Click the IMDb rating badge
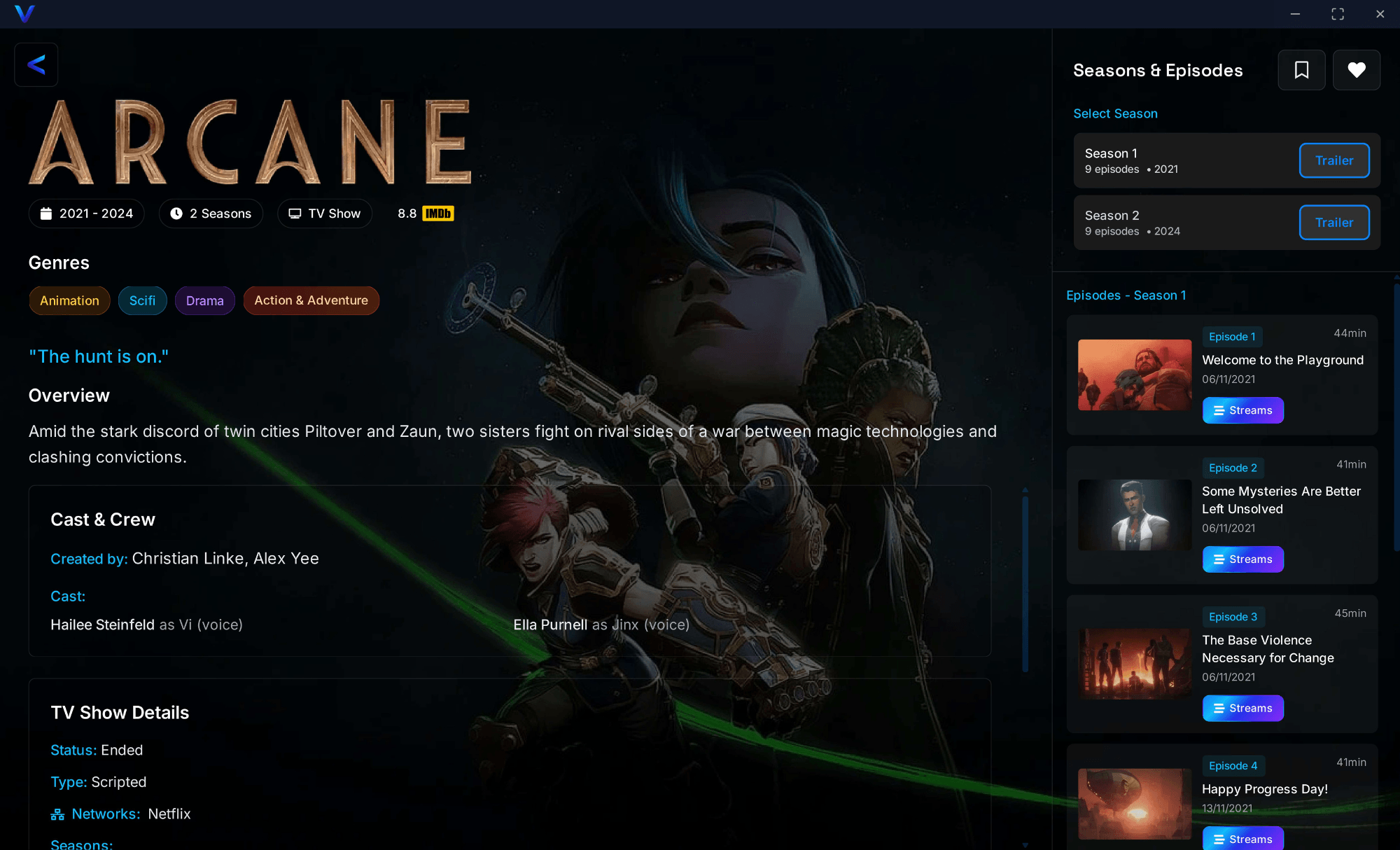Image resolution: width=1400 pixels, height=850 pixels. pos(437,213)
